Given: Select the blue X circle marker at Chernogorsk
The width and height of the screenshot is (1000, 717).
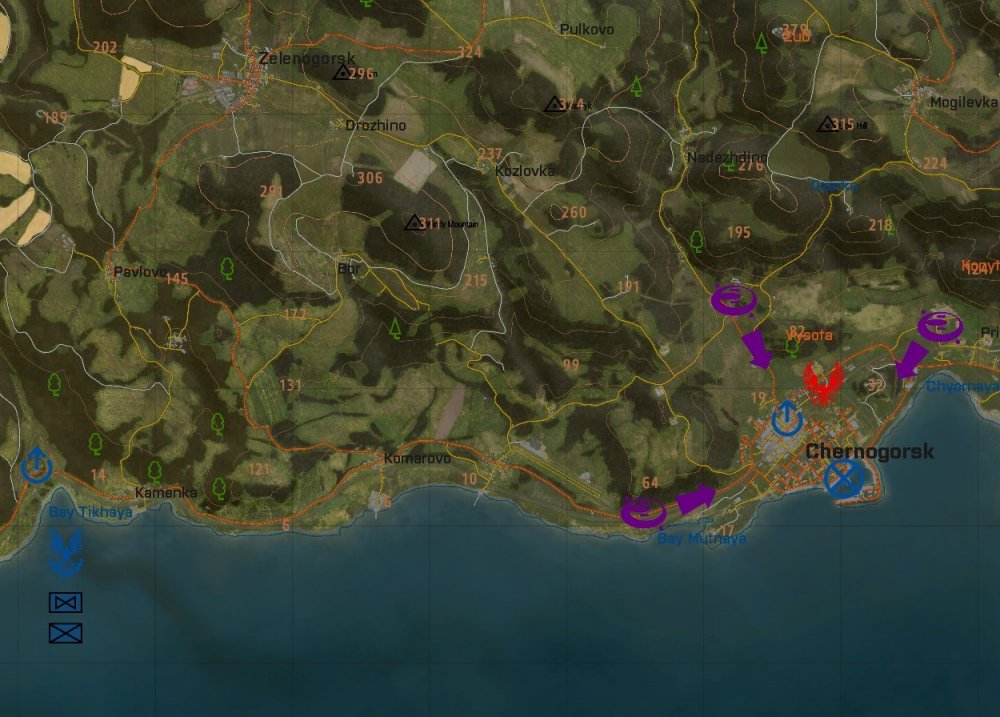Looking at the screenshot, I should click(x=844, y=479).
